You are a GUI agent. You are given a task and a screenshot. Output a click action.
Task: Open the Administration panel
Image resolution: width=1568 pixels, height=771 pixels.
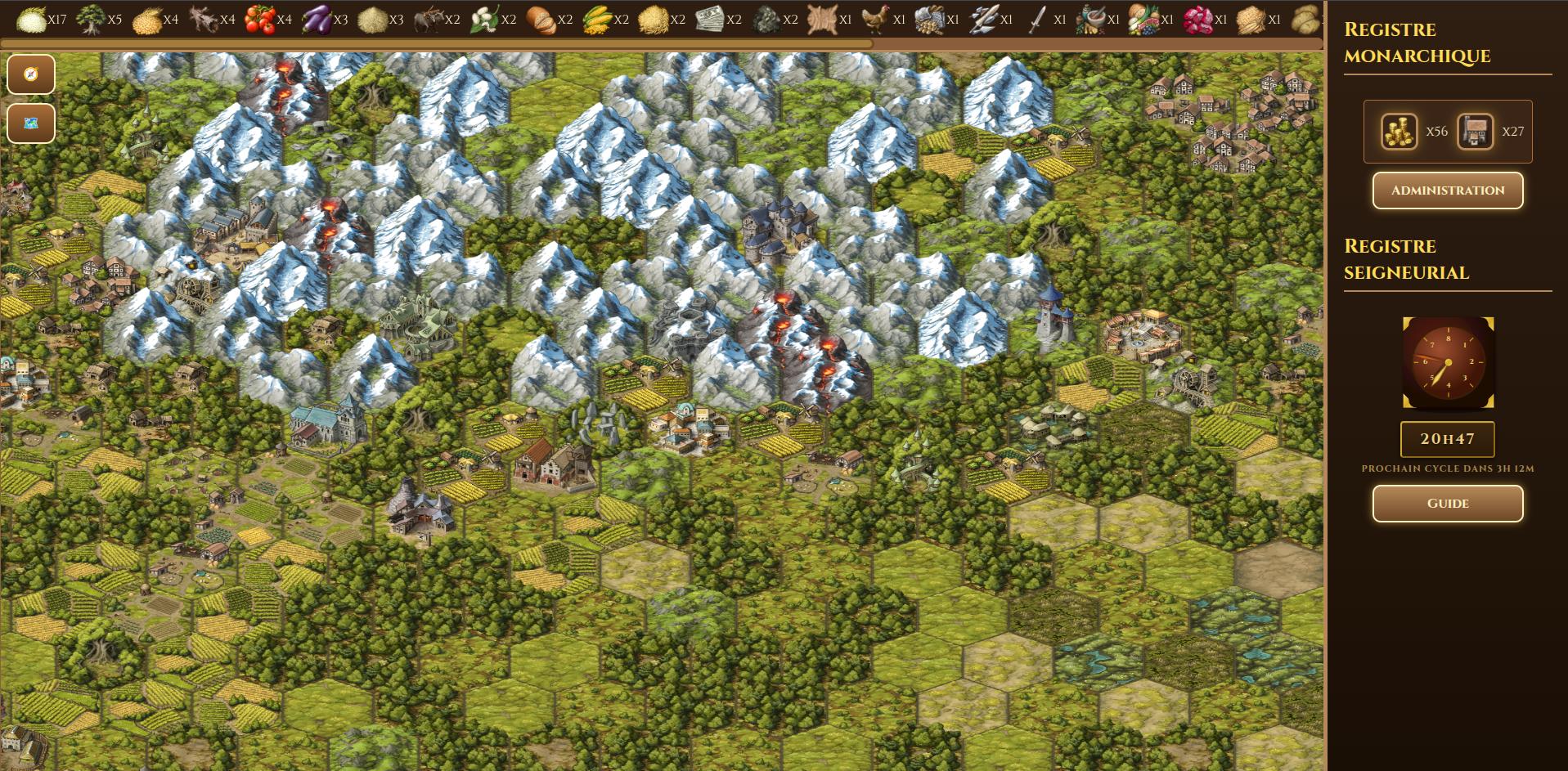coord(1447,191)
